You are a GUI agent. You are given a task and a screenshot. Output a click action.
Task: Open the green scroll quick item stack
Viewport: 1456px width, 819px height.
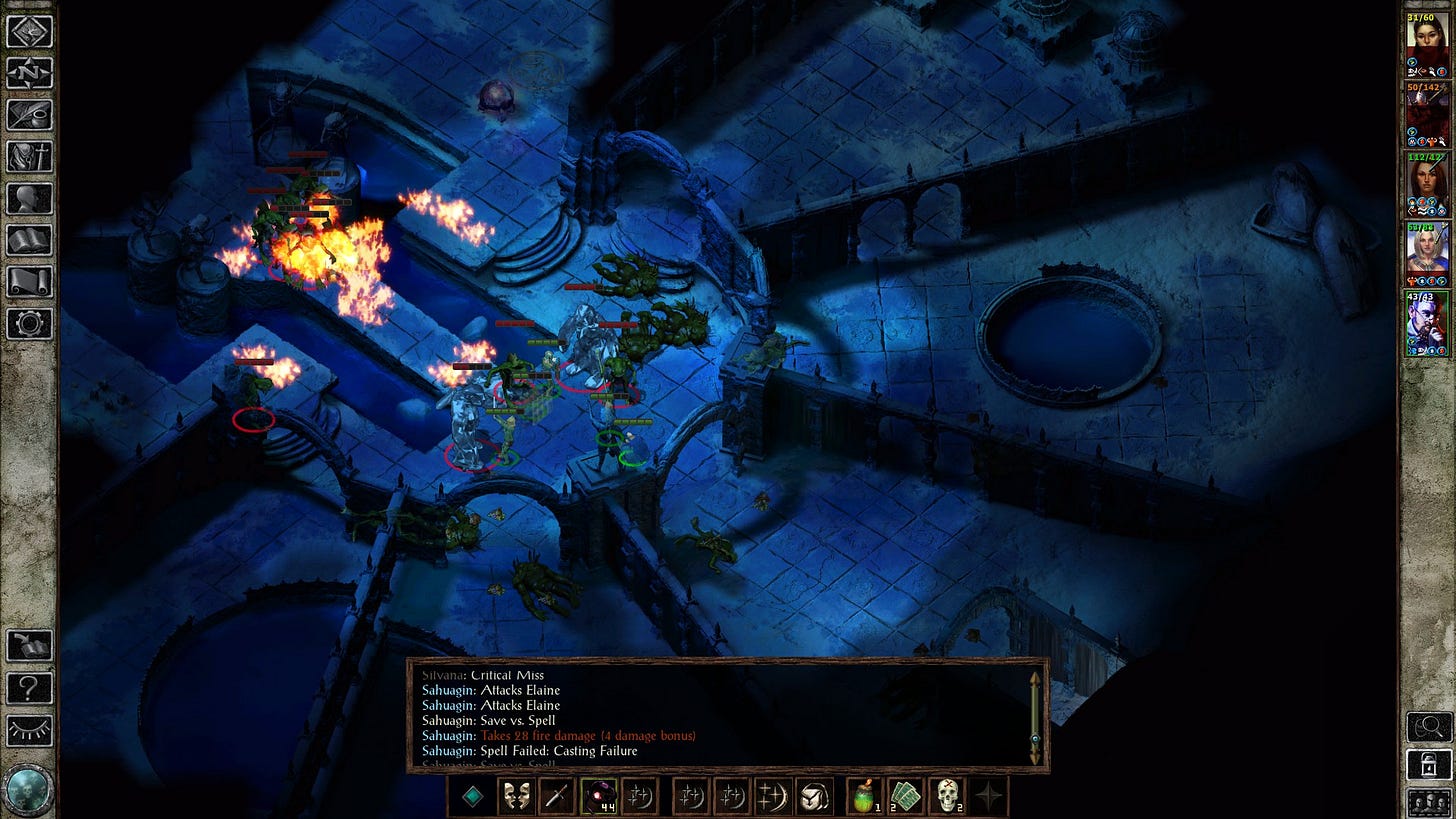[906, 796]
